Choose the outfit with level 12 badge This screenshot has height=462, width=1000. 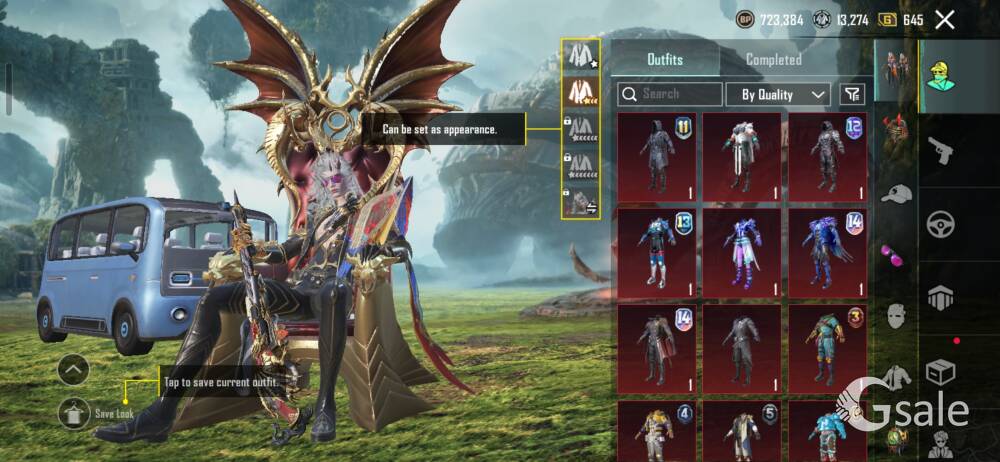pos(827,156)
